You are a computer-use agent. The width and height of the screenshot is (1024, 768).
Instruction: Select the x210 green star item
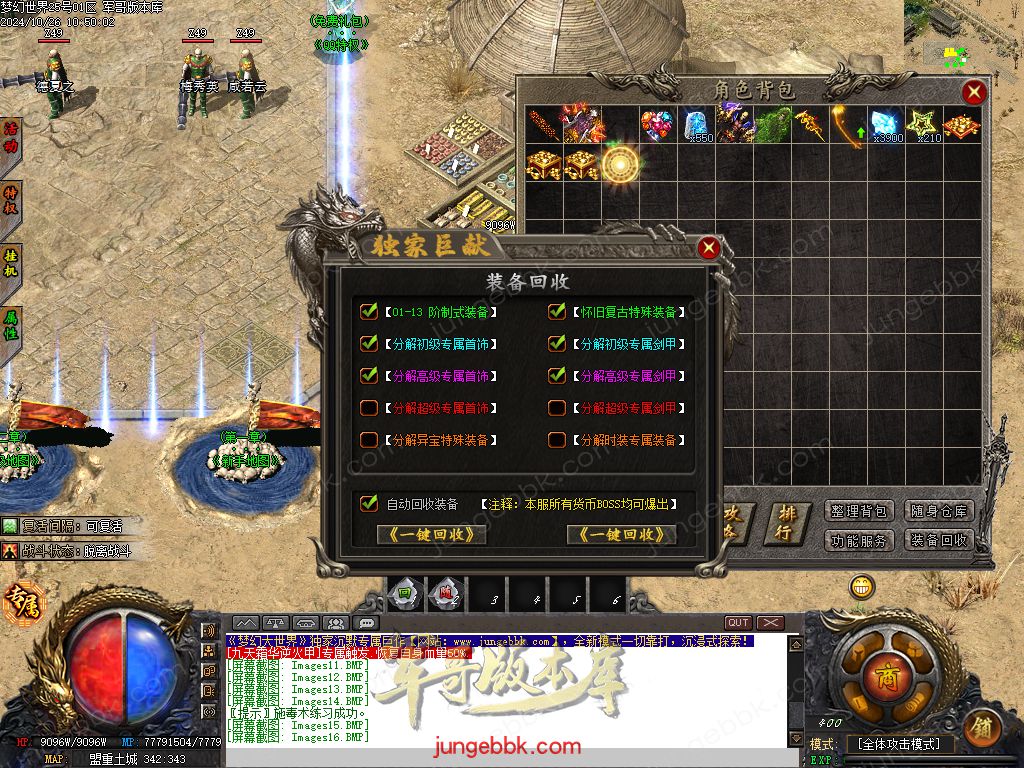(x=925, y=125)
